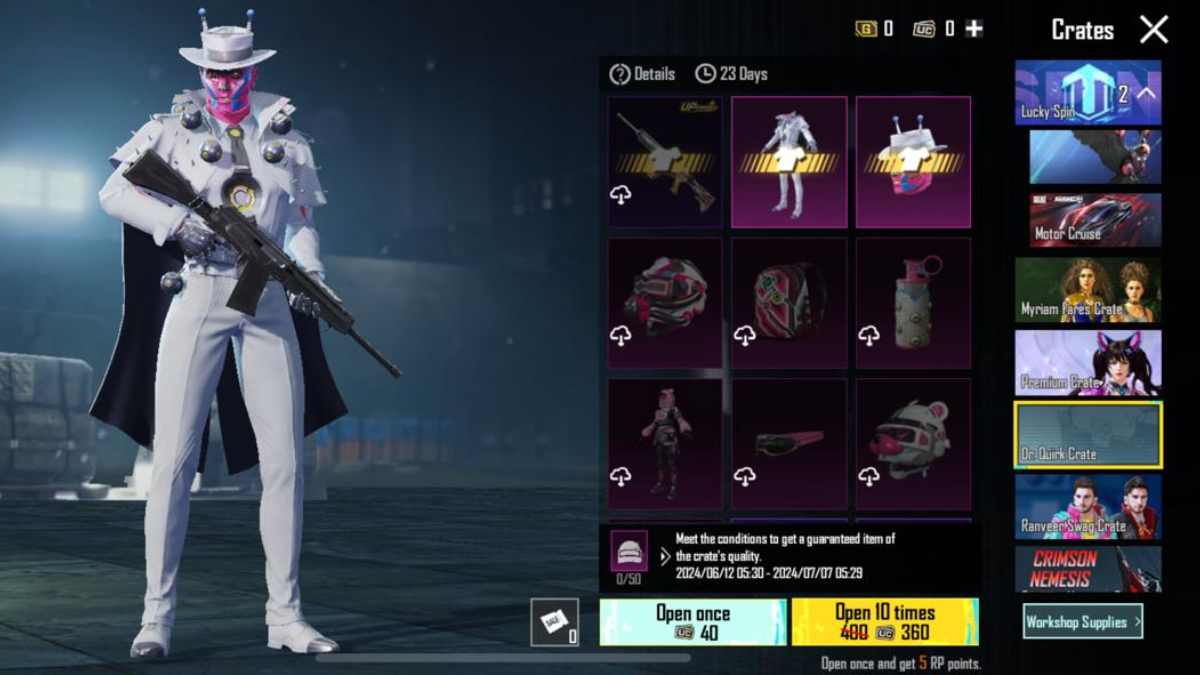Preview the bear helmet reward

click(913, 444)
